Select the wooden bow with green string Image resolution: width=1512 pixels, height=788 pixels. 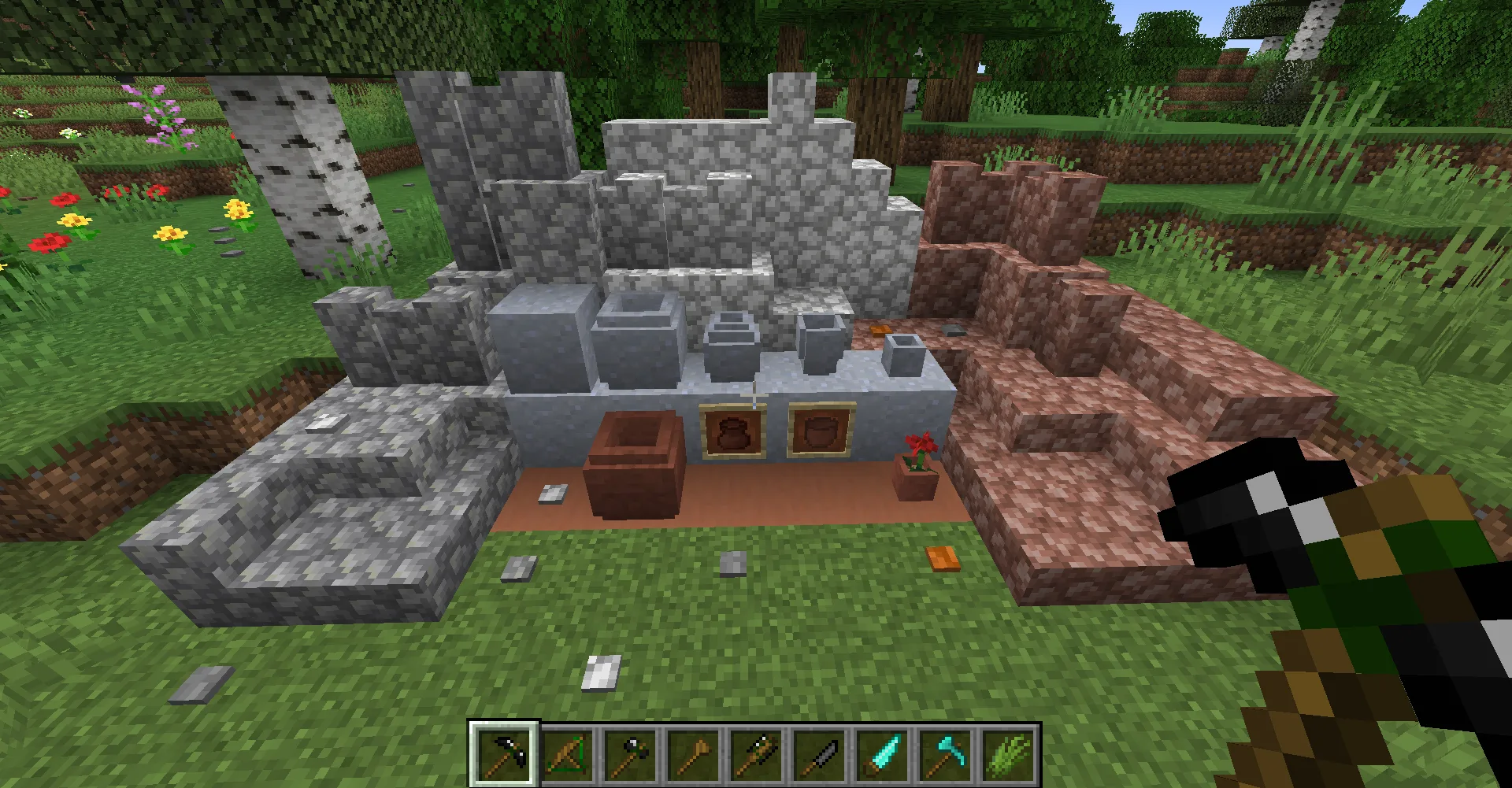click(569, 754)
